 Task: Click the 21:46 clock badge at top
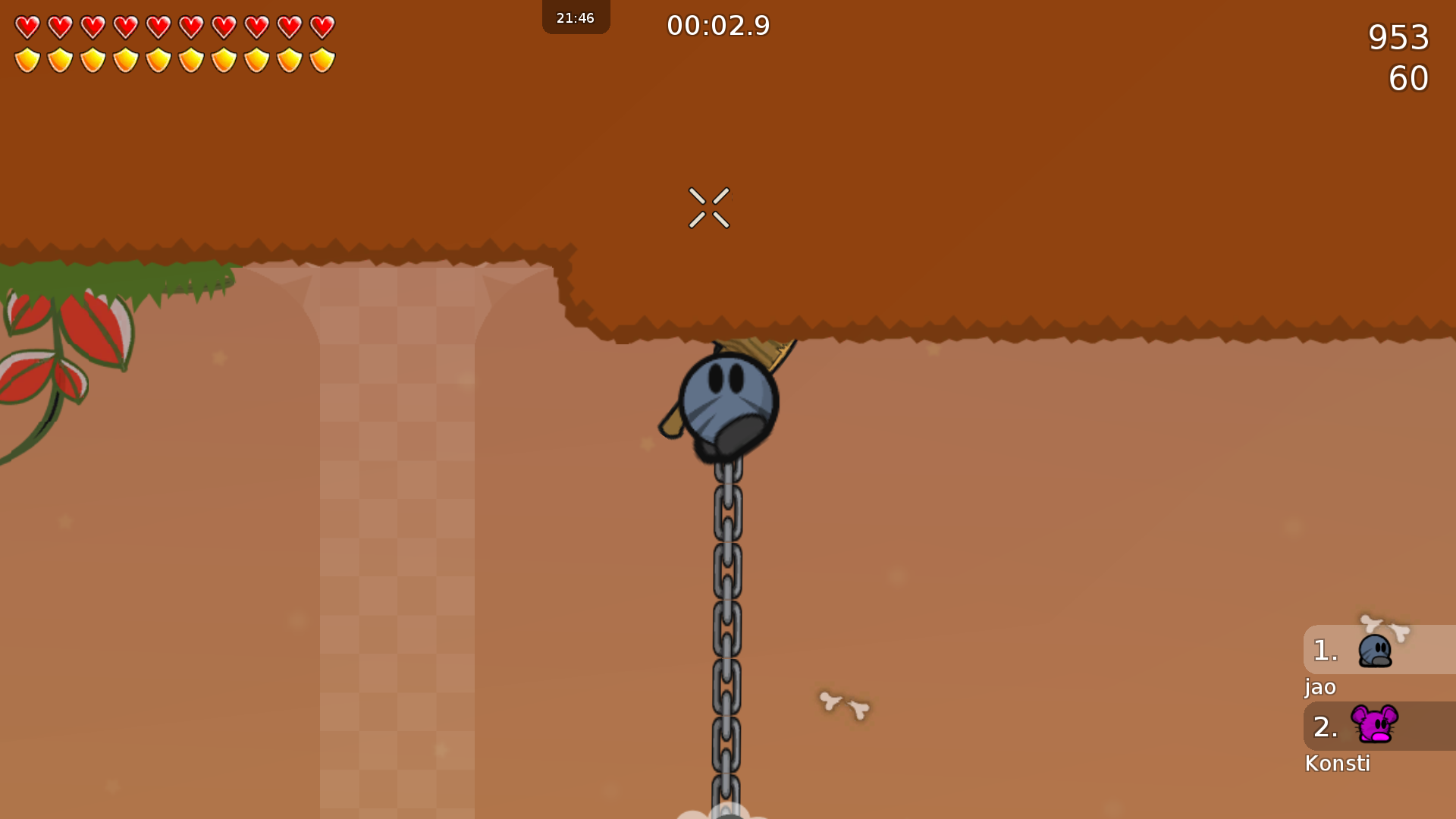576,17
